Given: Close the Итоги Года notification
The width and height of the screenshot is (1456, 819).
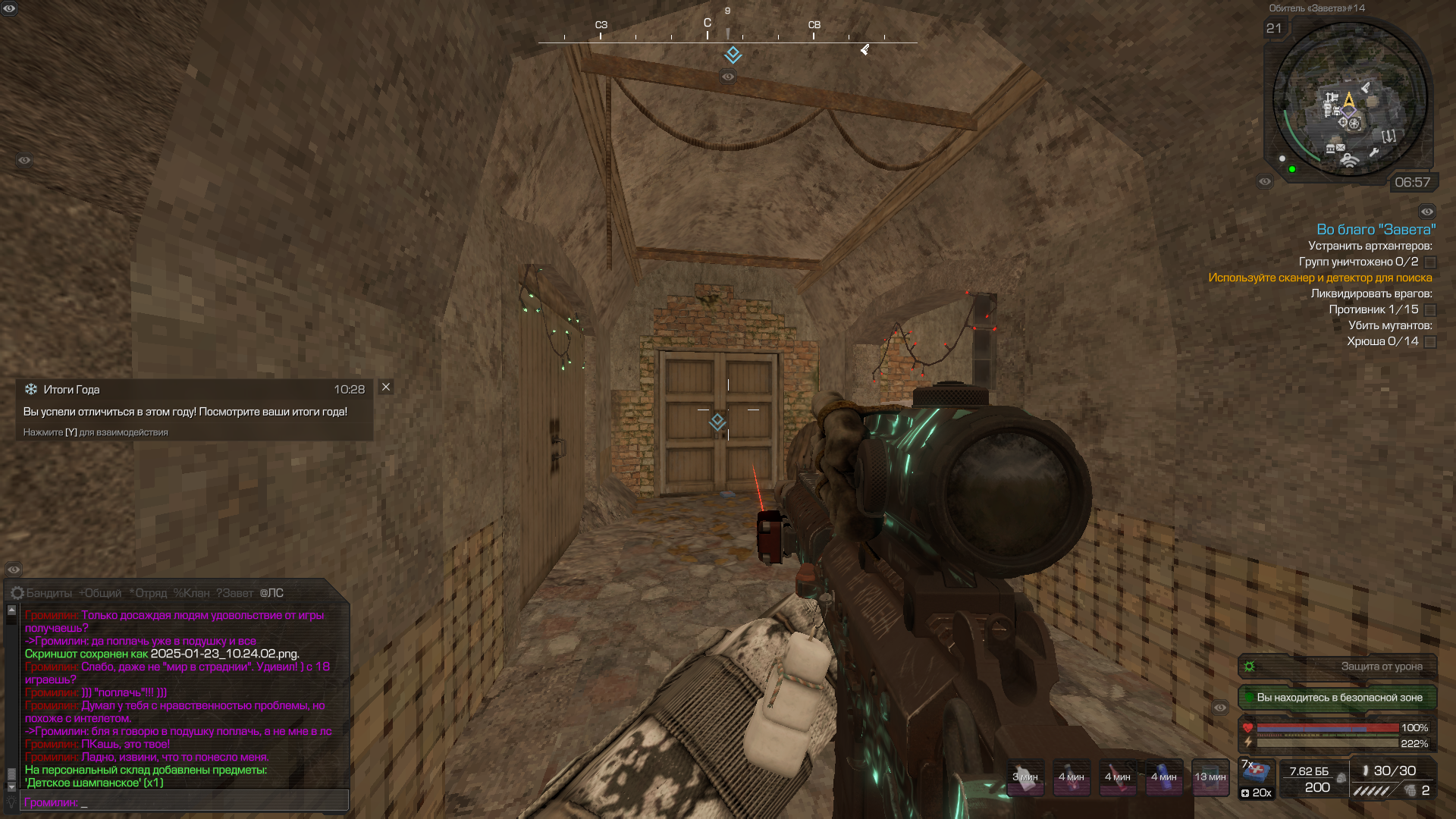Looking at the screenshot, I should [x=386, y=388].
